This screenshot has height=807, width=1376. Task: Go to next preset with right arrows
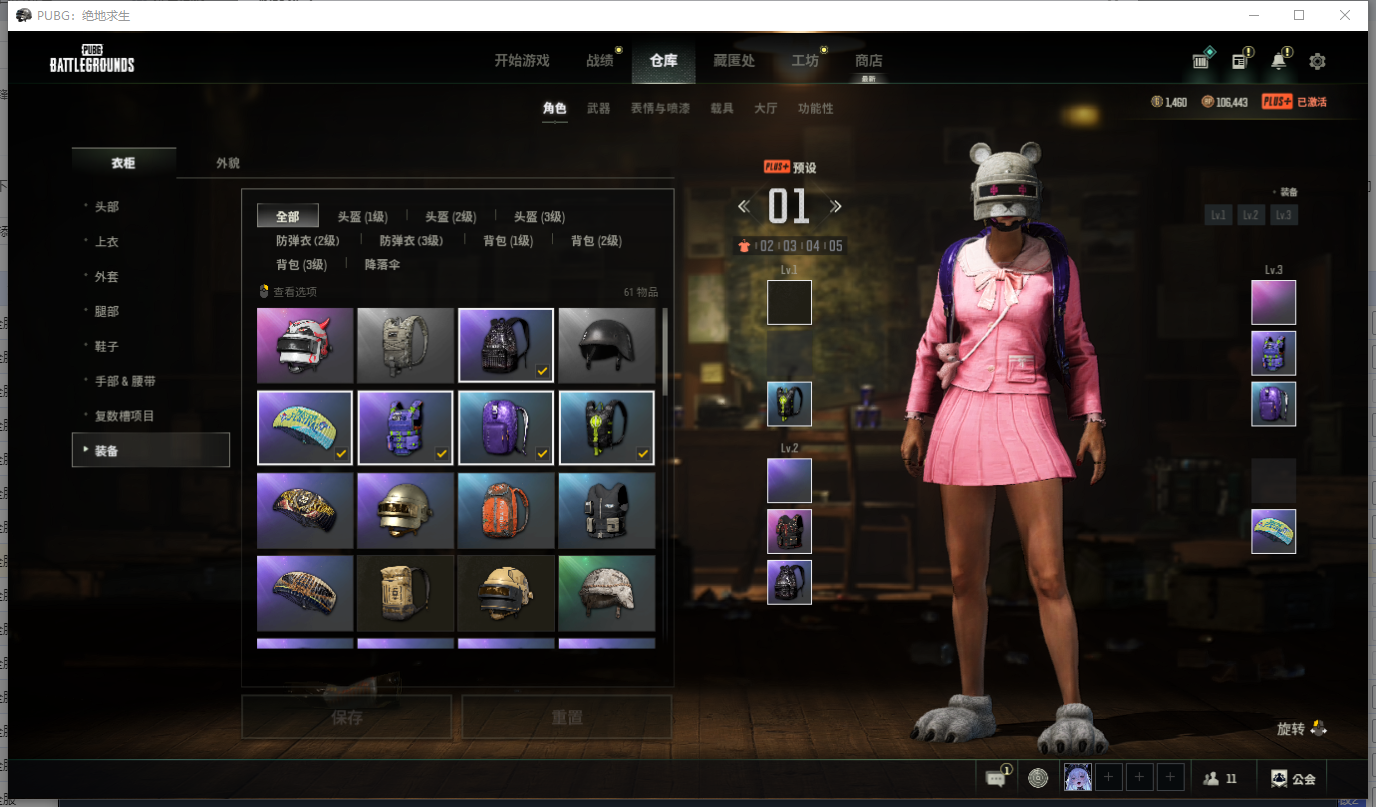tap(835, 207)
